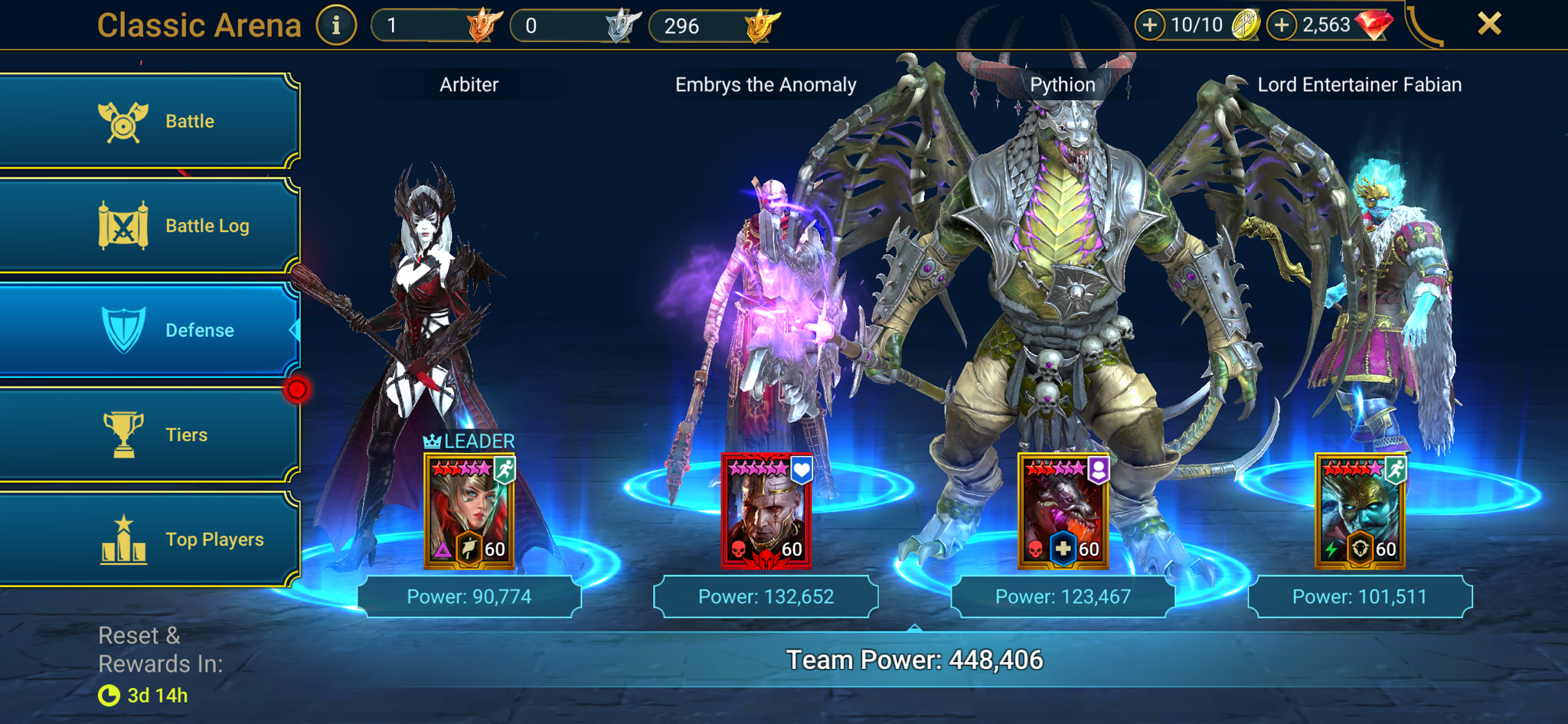Image resolution: width=1568 pixels, height=724 pixels.
Task: Open the Classic Arena info icon
Action: (x=335, y=24)
